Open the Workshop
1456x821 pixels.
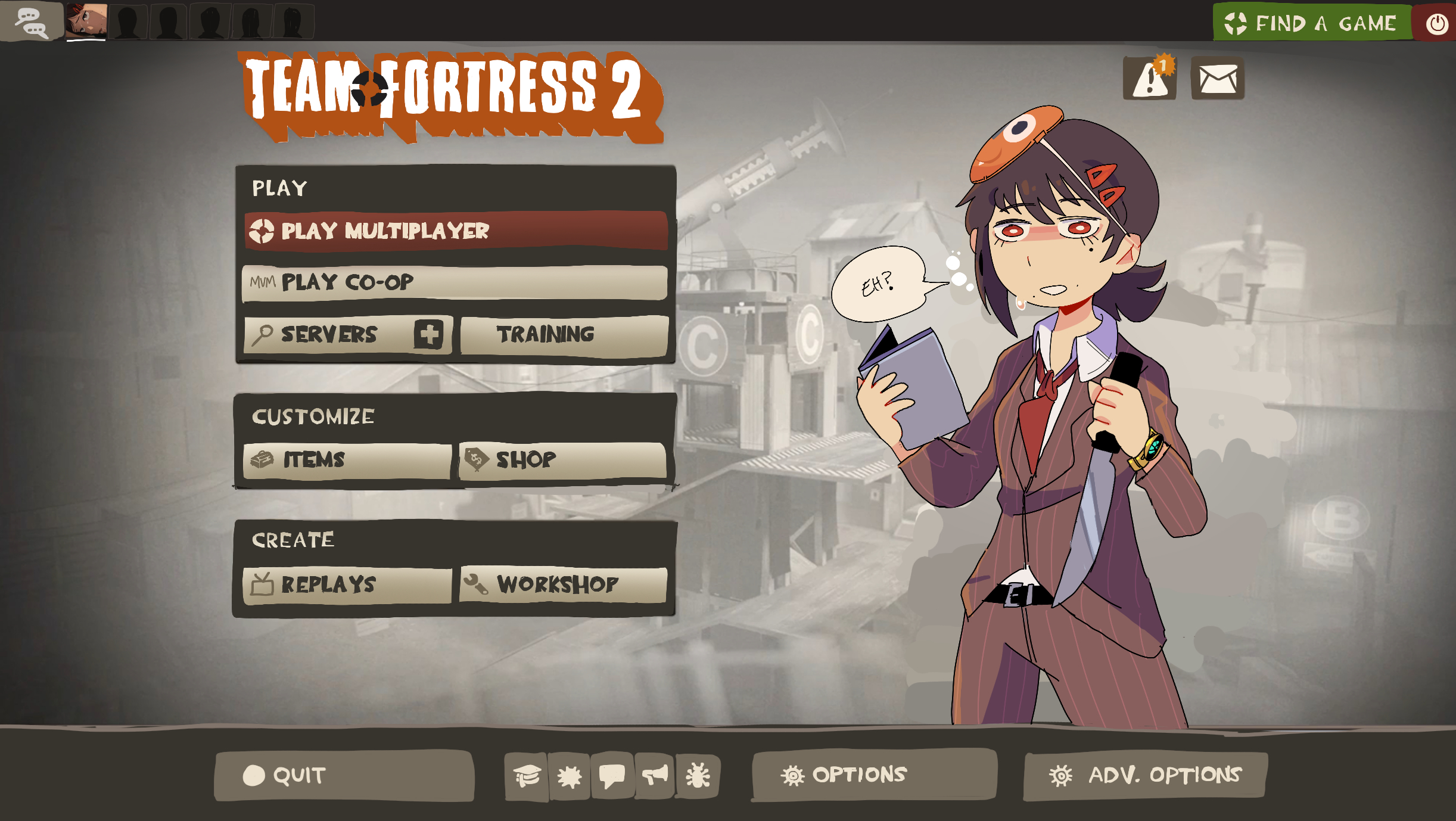(x=563, y=585)
